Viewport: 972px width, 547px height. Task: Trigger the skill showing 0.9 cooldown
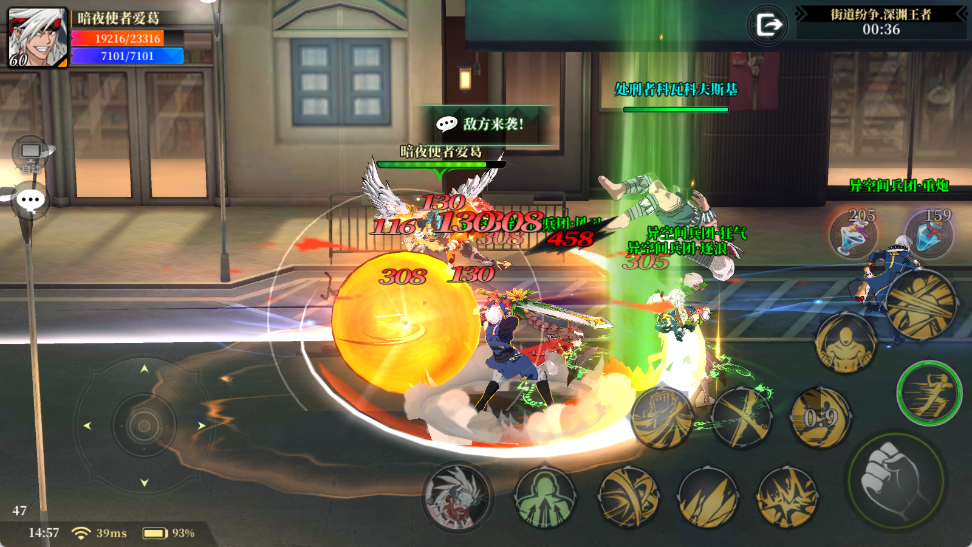pos(820,417)
